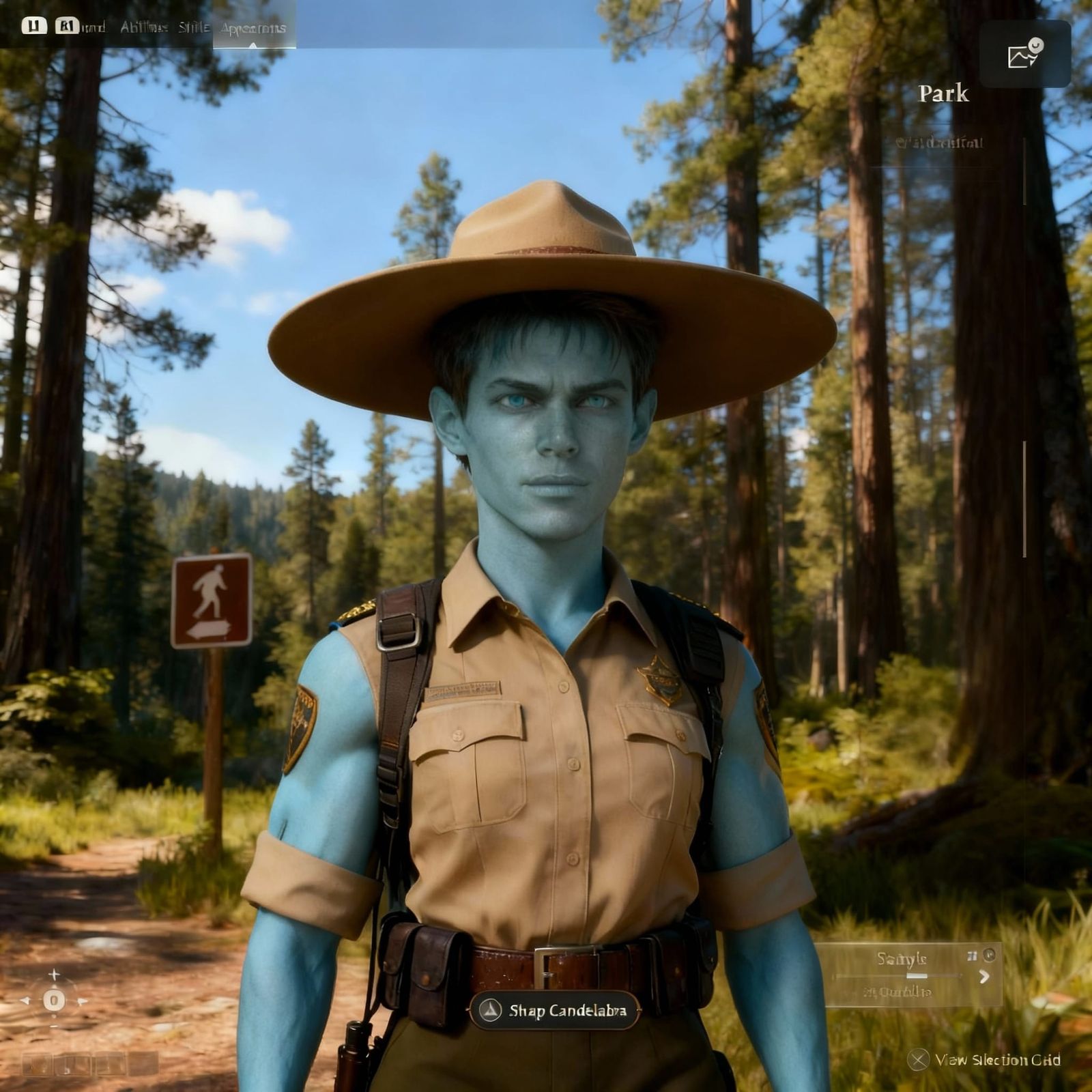Click the circular icon beside the Sample grid icon
Screen dimensions: 1092x1092
989,955
